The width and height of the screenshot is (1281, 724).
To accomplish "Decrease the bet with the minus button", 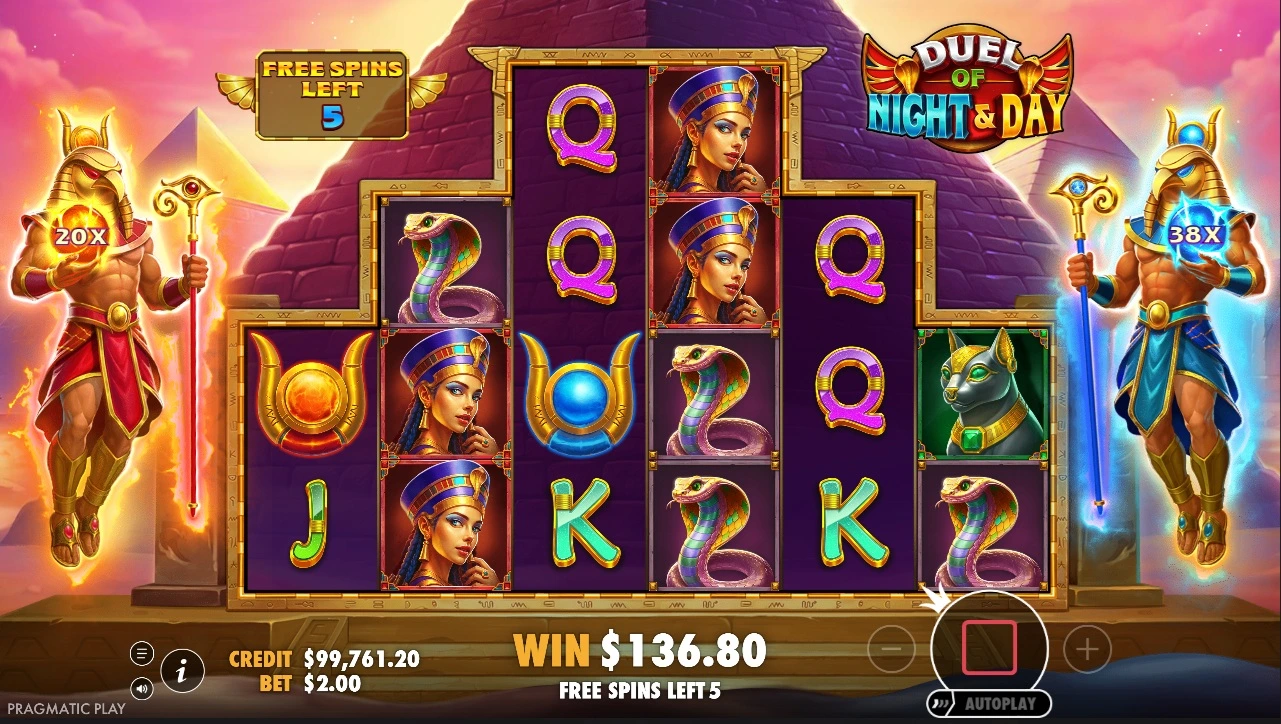I will click(891, 651).
